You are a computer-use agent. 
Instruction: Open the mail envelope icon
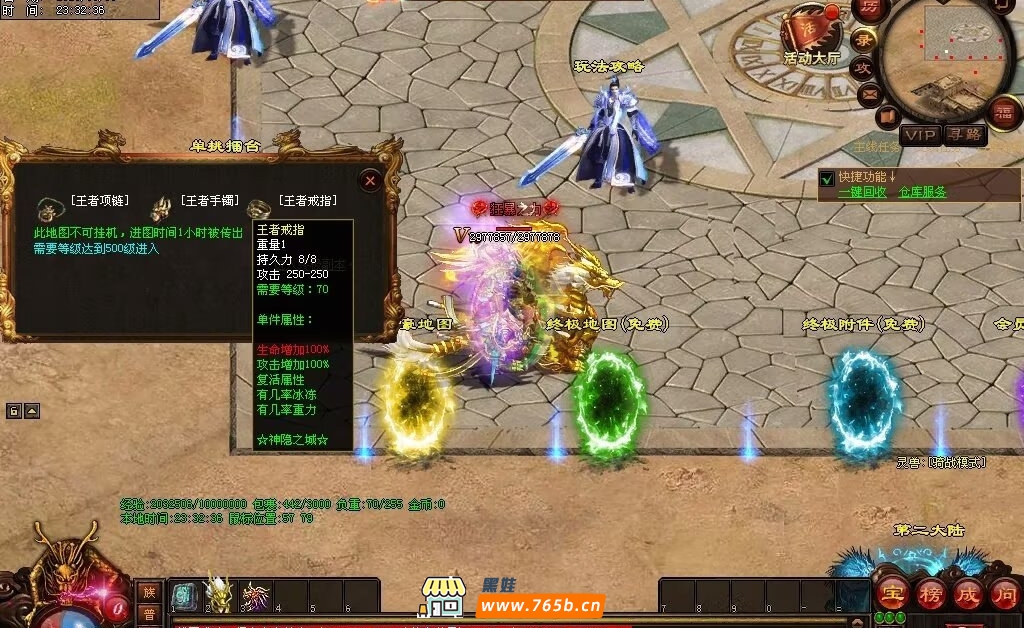pyautogui.click(x=869, y=95)
